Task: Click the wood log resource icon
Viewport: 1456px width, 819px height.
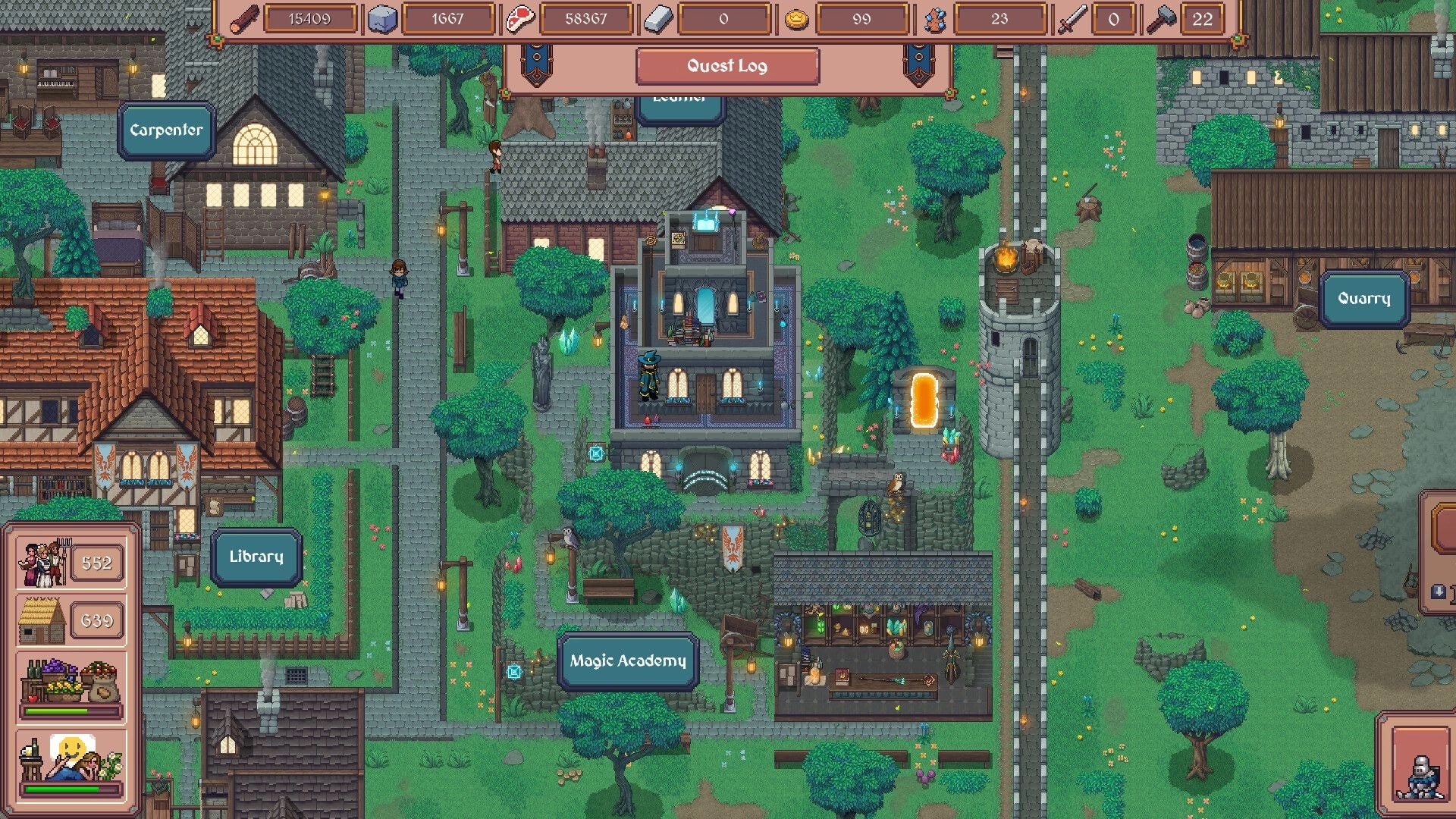Action: (x=243, y=18)
